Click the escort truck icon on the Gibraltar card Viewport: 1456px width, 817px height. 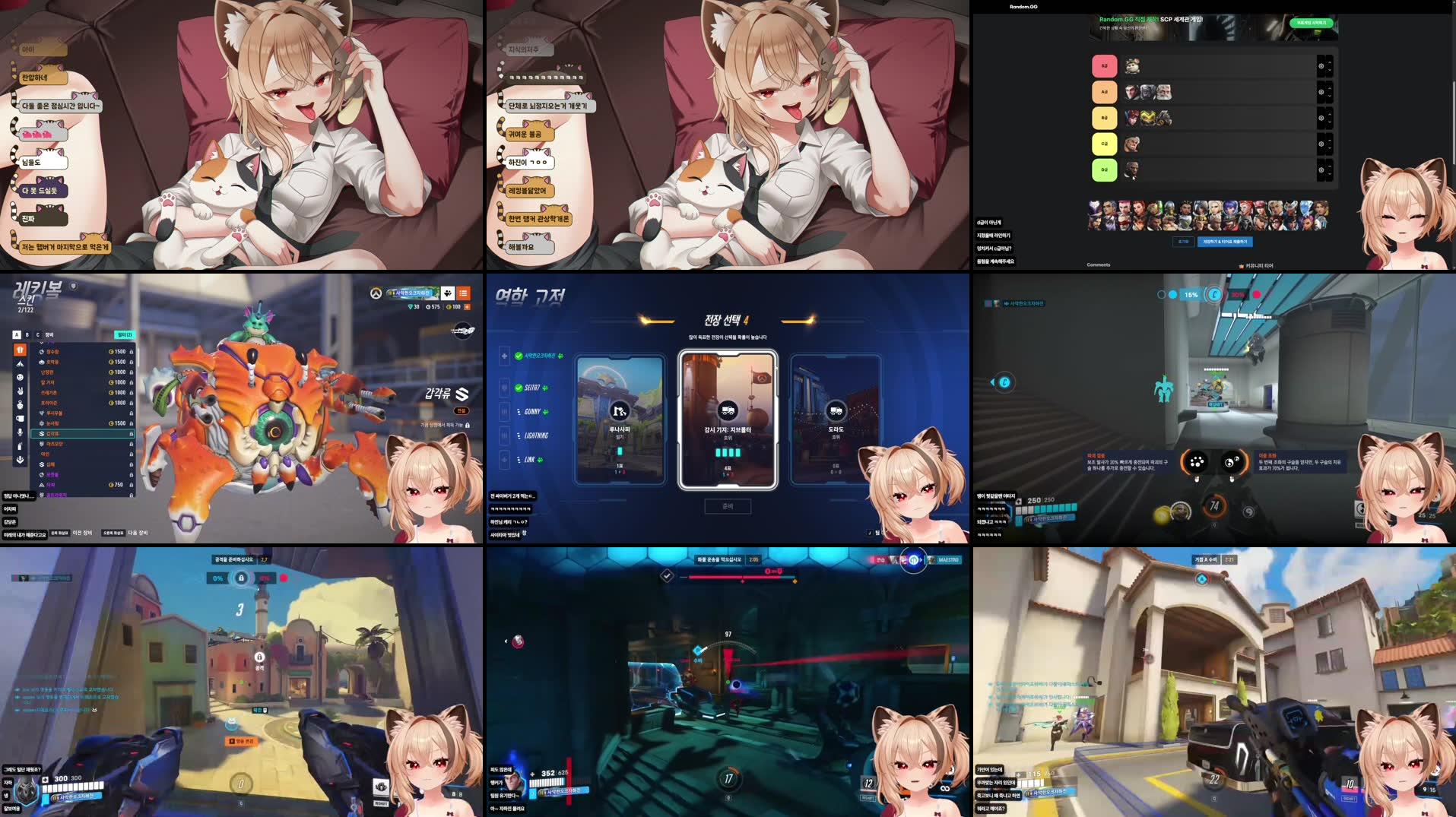[x=728, y=410]
